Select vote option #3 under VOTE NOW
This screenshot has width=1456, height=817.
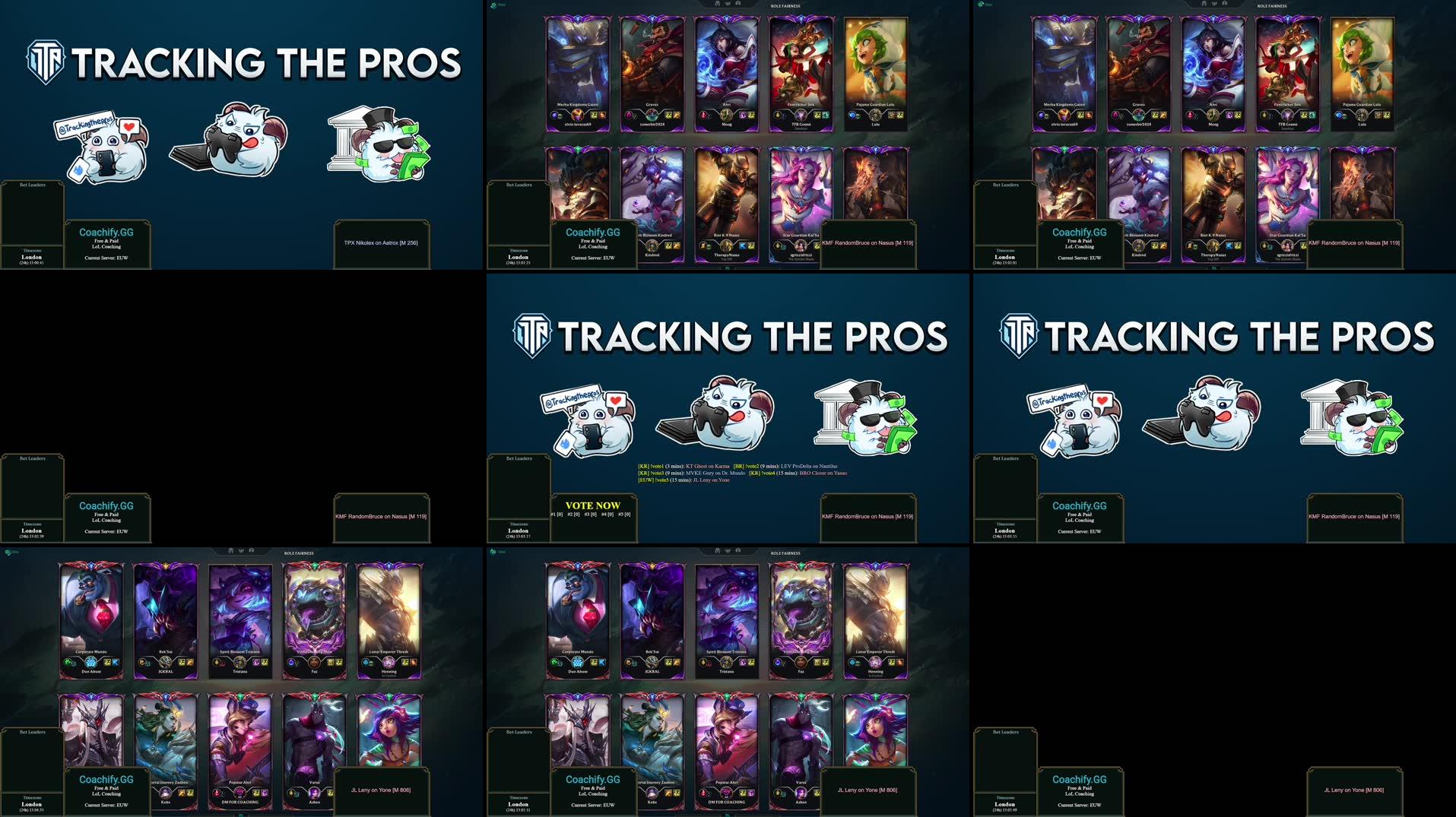click(x=591, y=515)
